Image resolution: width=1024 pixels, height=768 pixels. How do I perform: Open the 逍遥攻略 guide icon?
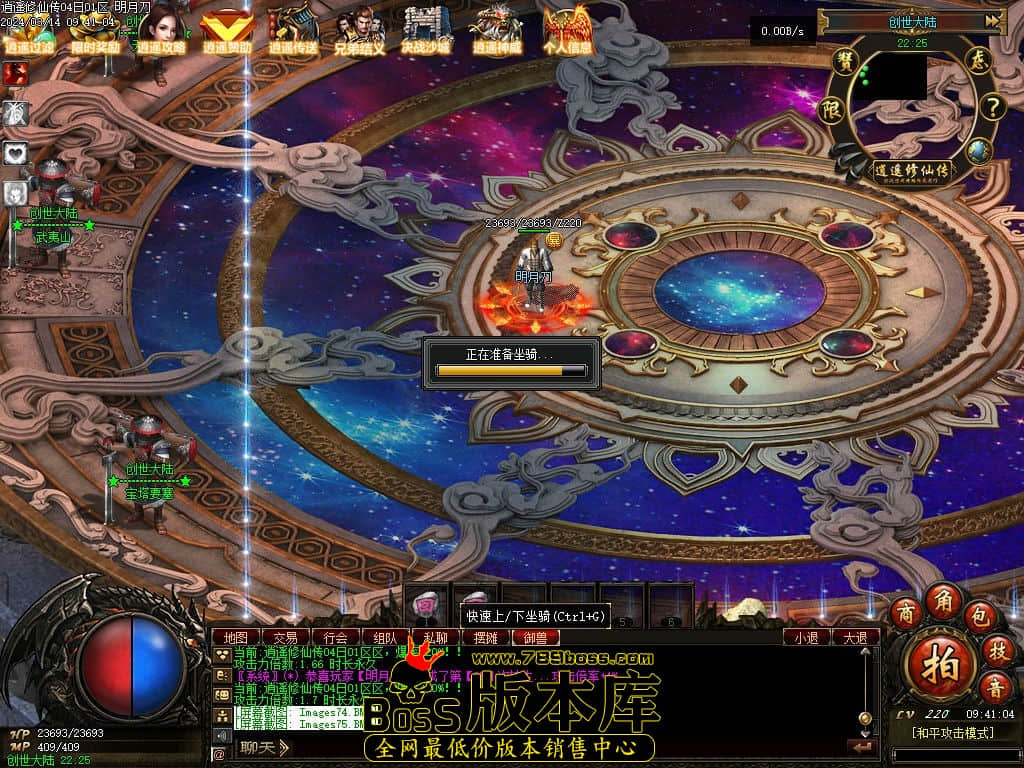(161, 30)
